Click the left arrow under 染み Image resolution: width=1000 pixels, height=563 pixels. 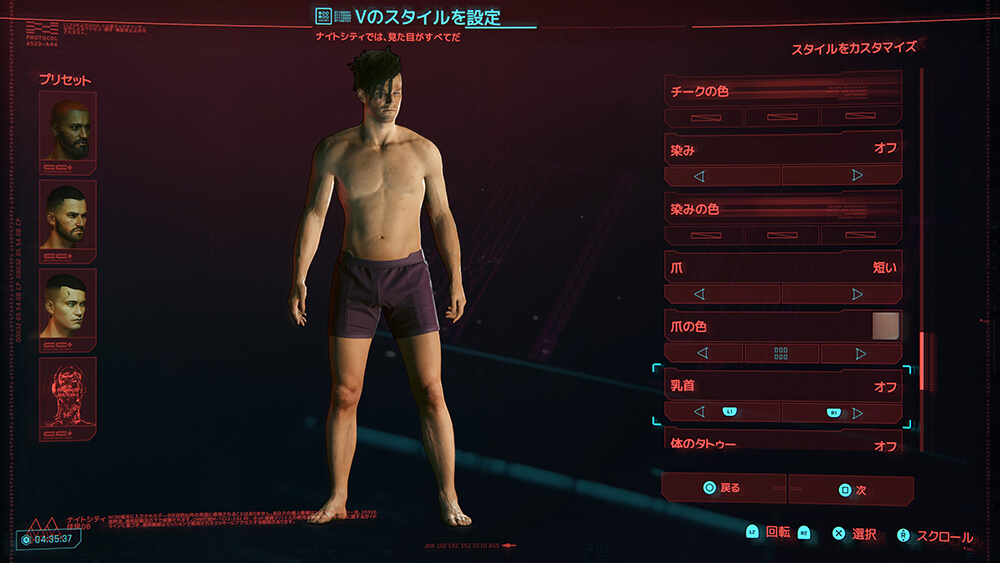pos(700,175)
